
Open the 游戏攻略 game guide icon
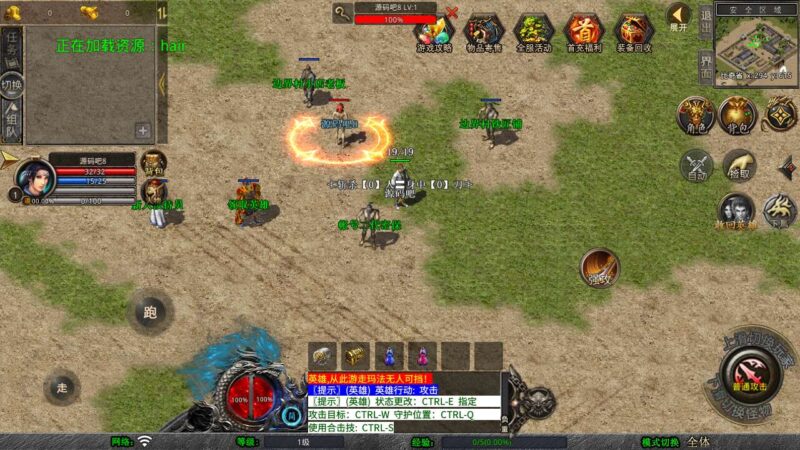(433, 31)
